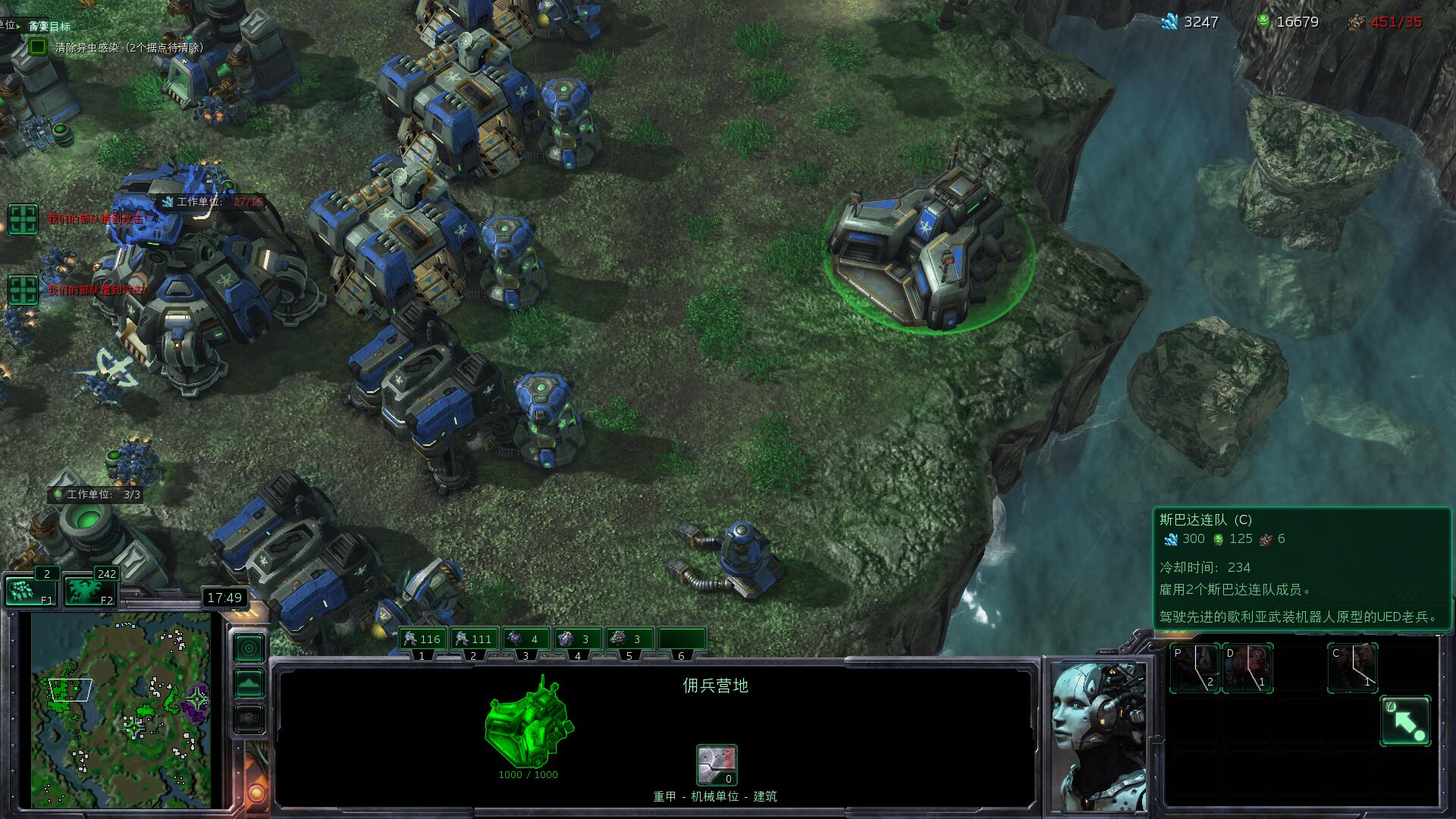Select control group 3 tab
Screen dimensions: 1456x819
pos(526,639)
